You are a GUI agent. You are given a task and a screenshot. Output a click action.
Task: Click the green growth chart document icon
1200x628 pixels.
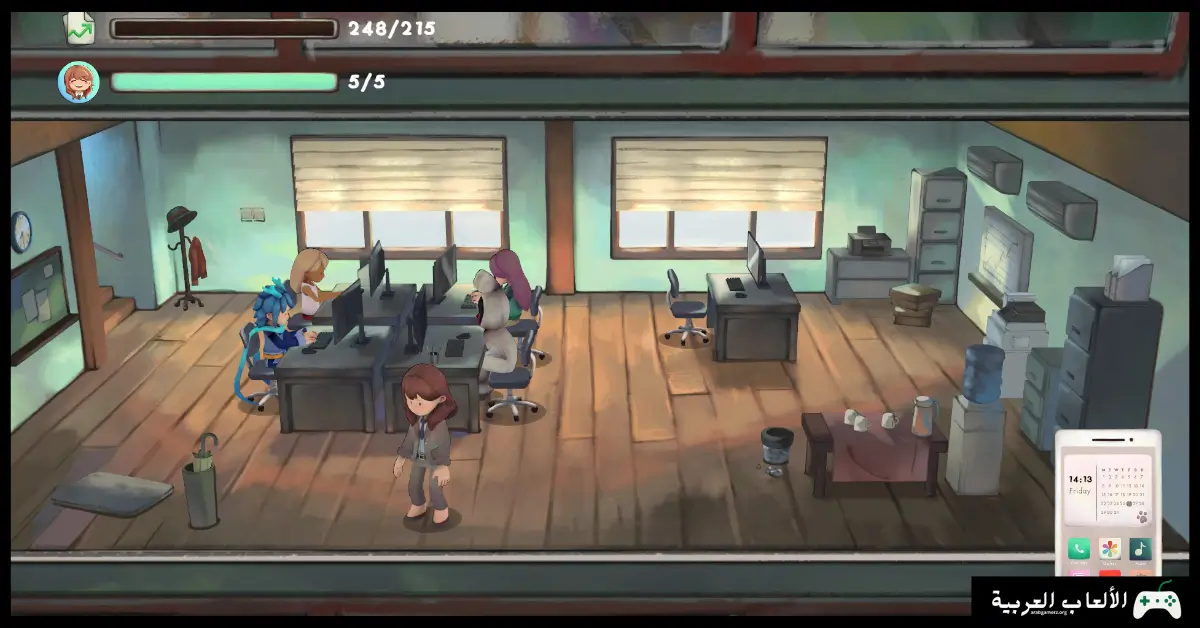click(79, 28)
